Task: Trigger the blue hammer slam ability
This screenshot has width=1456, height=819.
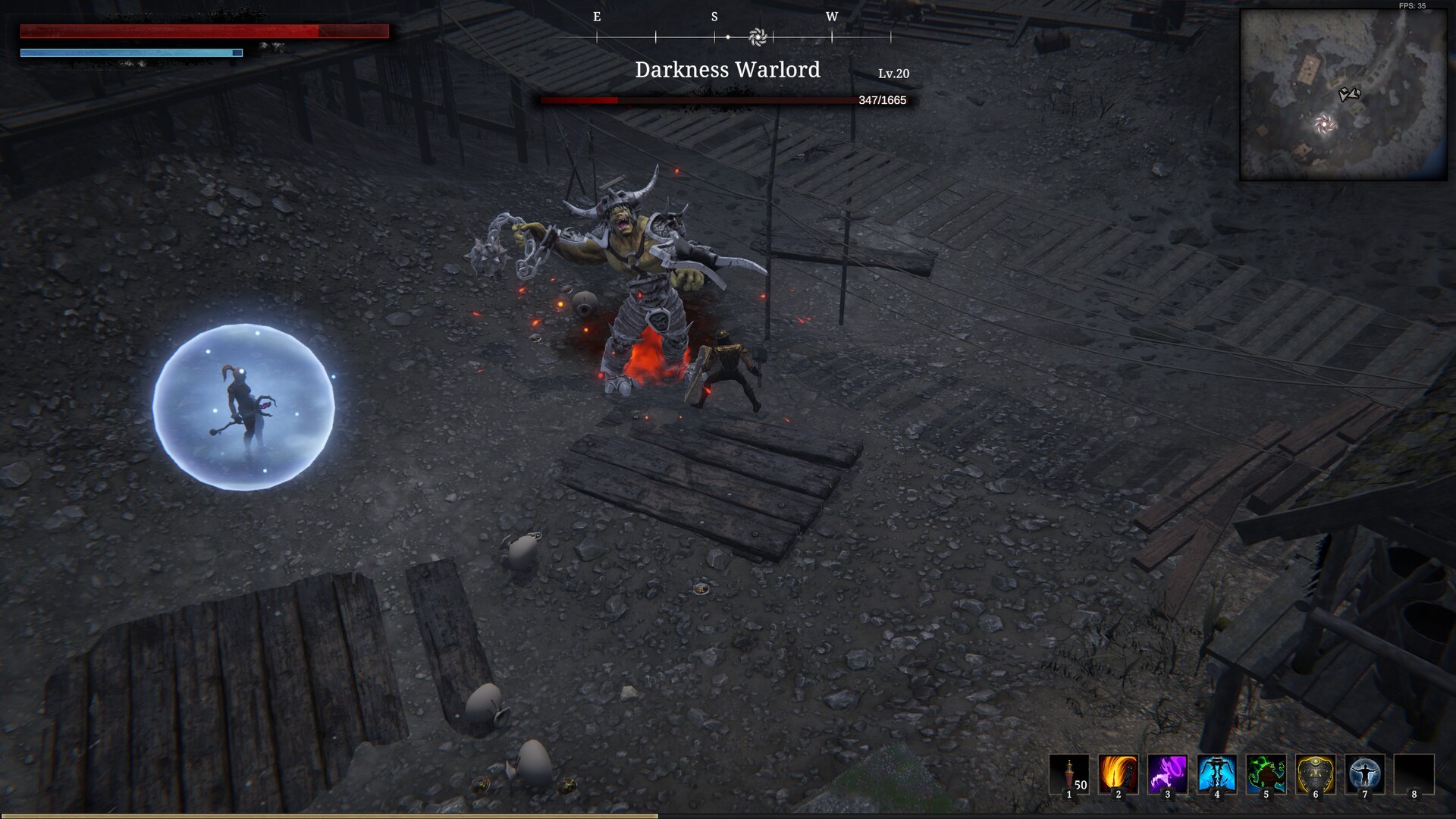Action: (1216, 774)
